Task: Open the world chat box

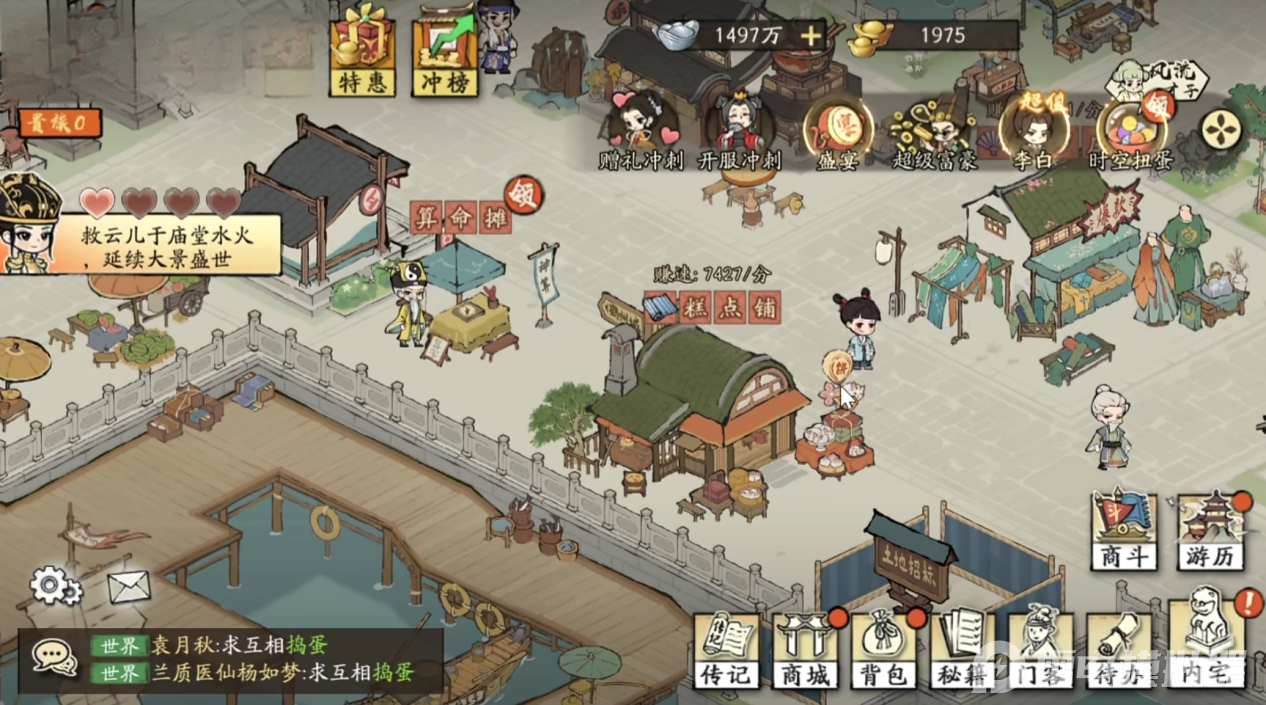Action: 230,659
